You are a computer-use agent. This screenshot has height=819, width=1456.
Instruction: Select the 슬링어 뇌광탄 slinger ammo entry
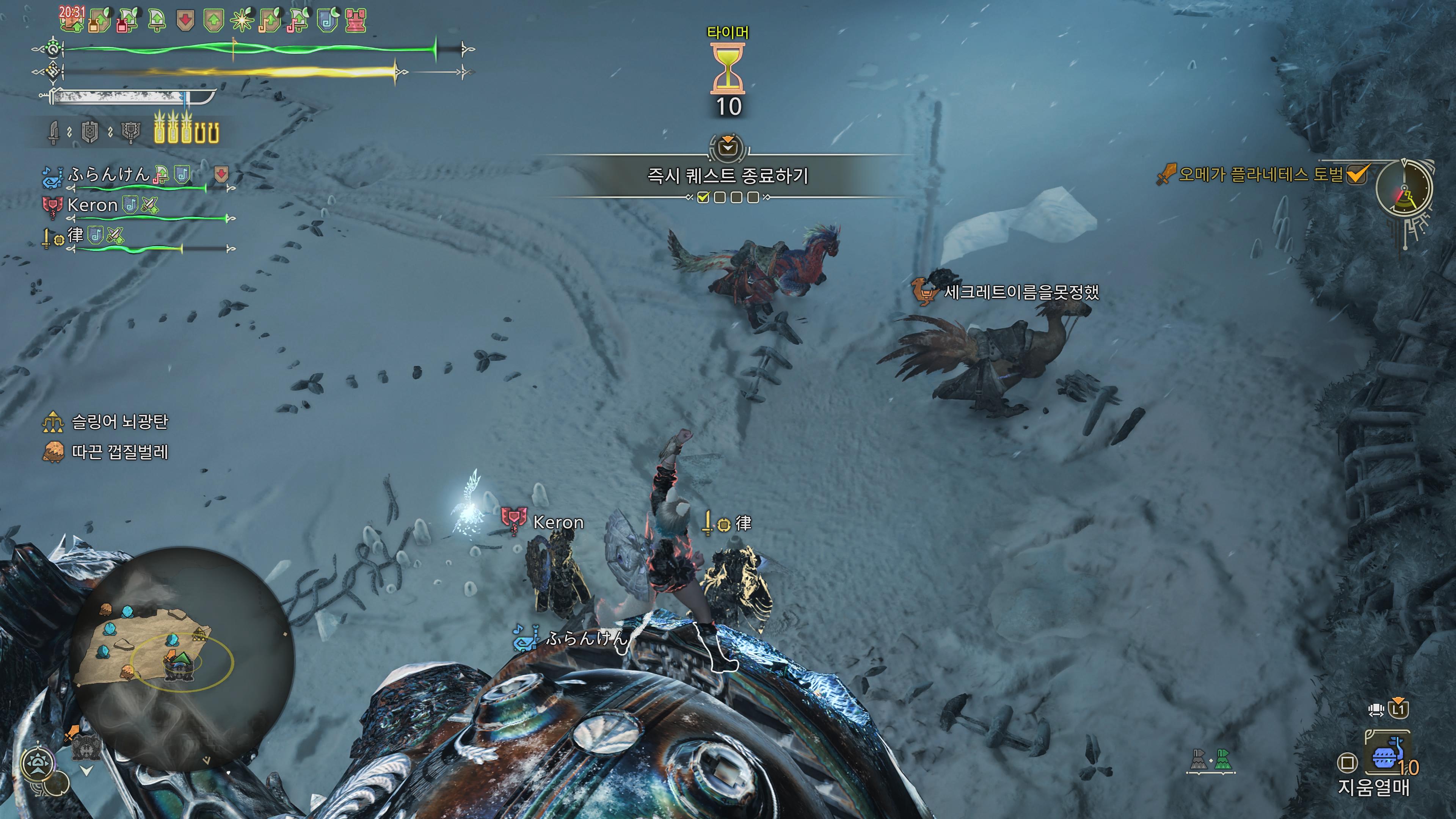pos(119,422)
